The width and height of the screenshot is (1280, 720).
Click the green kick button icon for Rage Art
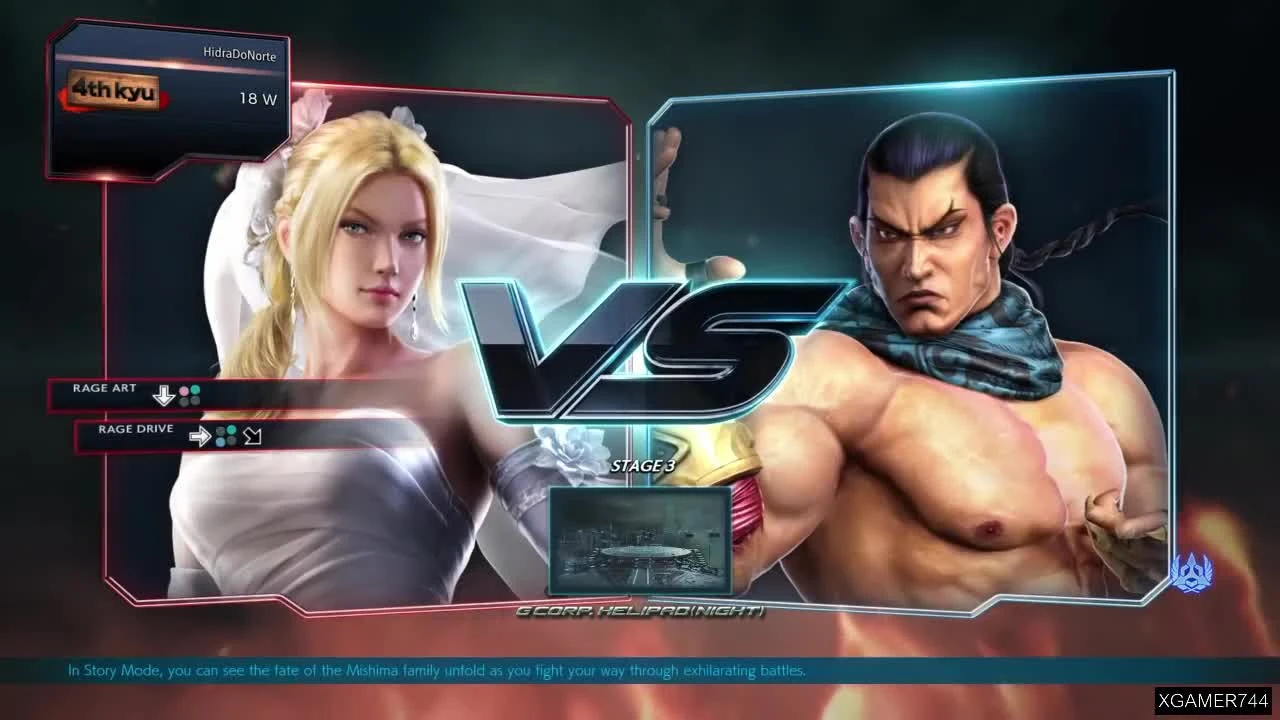point(195,390)
